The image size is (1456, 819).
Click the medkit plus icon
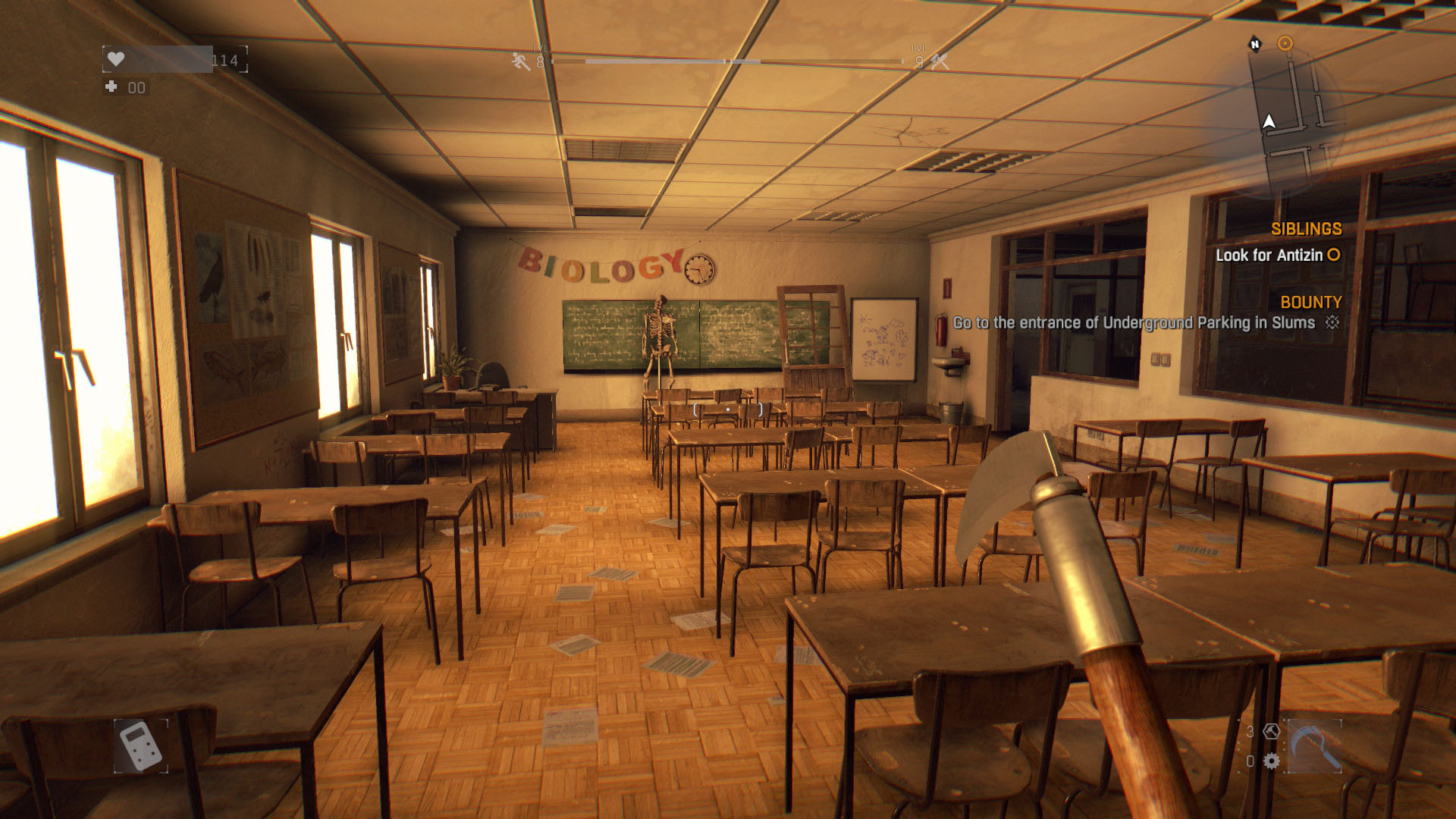[x=111, y=87]
